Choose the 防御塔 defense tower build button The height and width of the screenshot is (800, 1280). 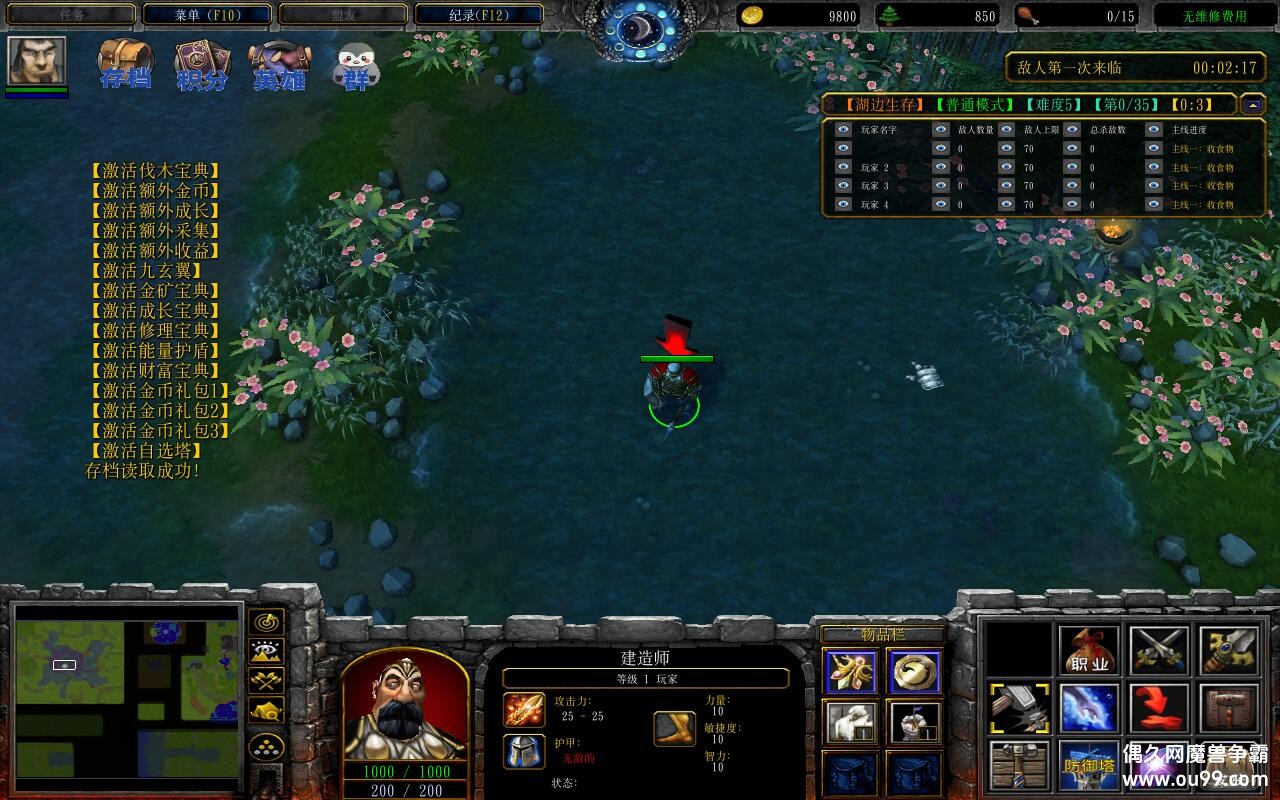tap(1089, 765)
